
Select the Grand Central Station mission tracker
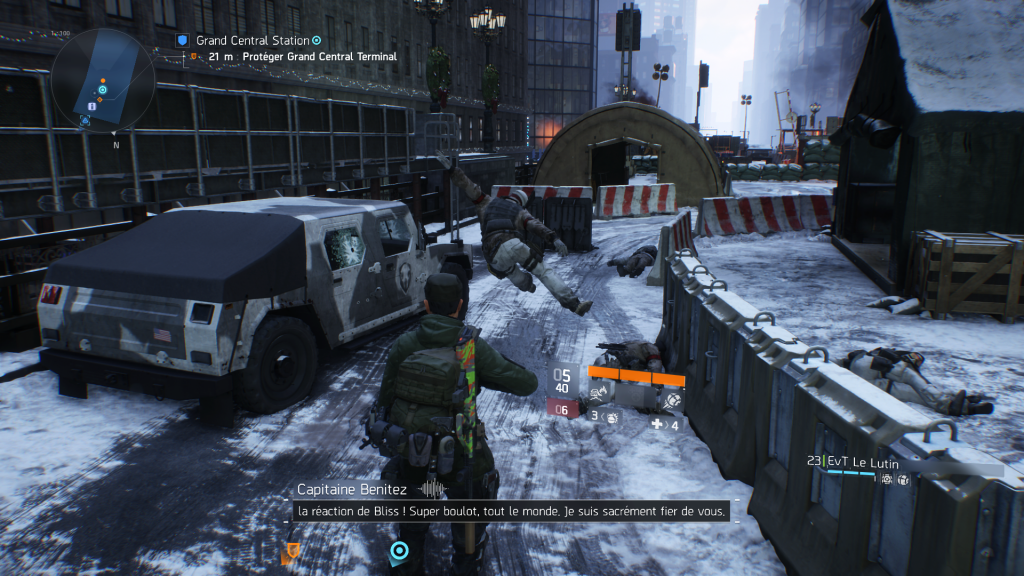coord(252,40)
